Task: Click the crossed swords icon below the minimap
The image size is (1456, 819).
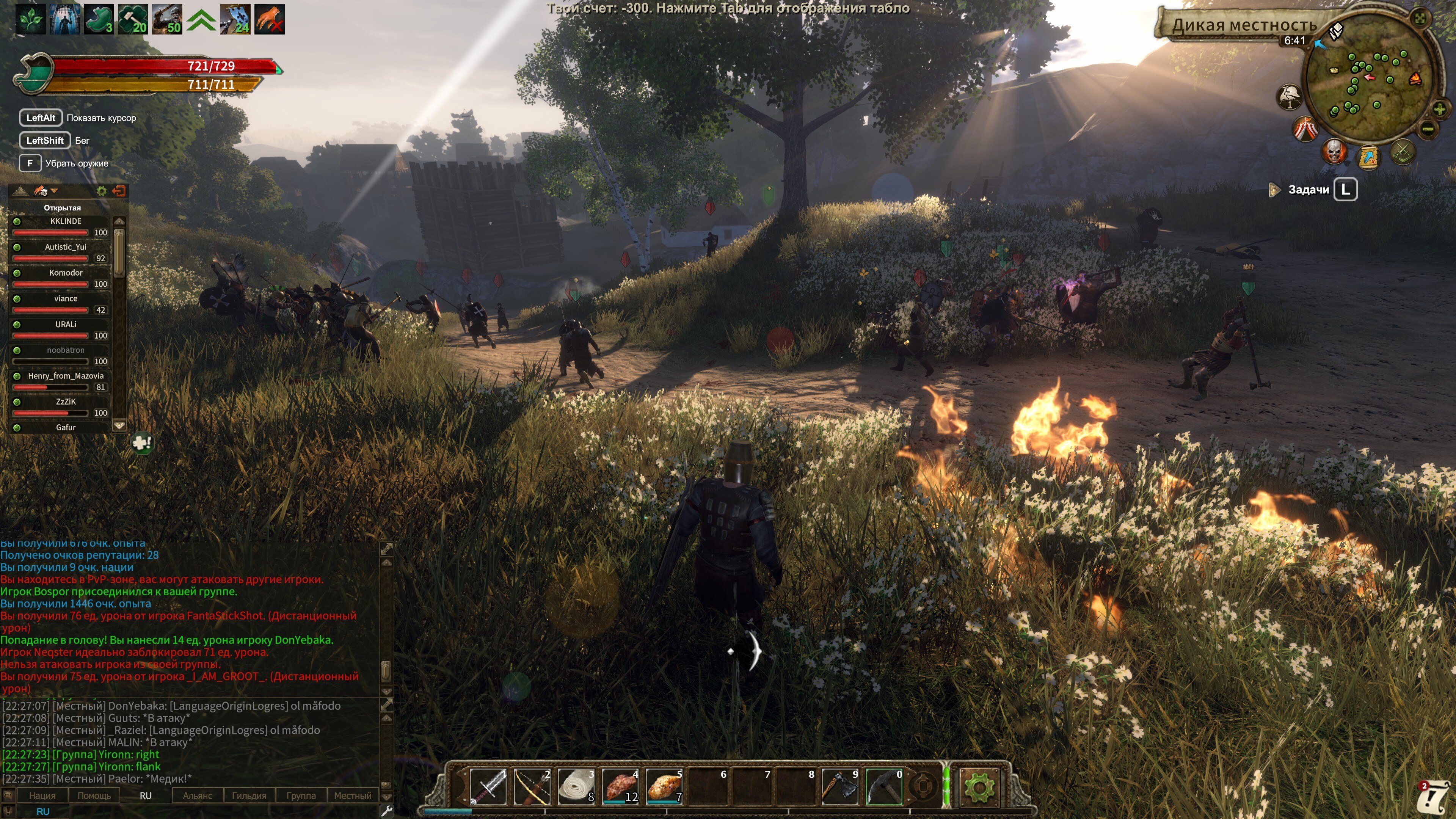Action: click(x=1402, y=152)
